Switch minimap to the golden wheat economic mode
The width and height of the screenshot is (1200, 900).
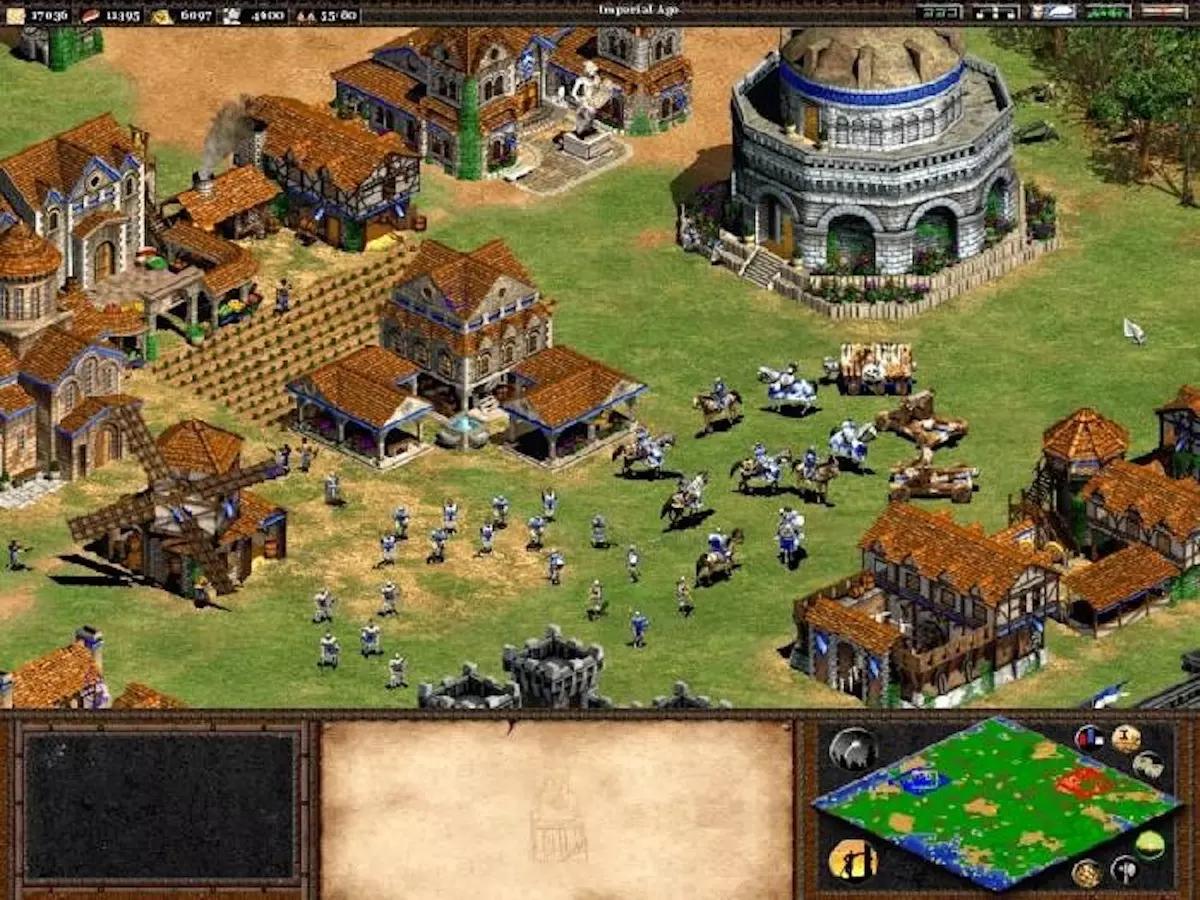tap(1087, 874)
